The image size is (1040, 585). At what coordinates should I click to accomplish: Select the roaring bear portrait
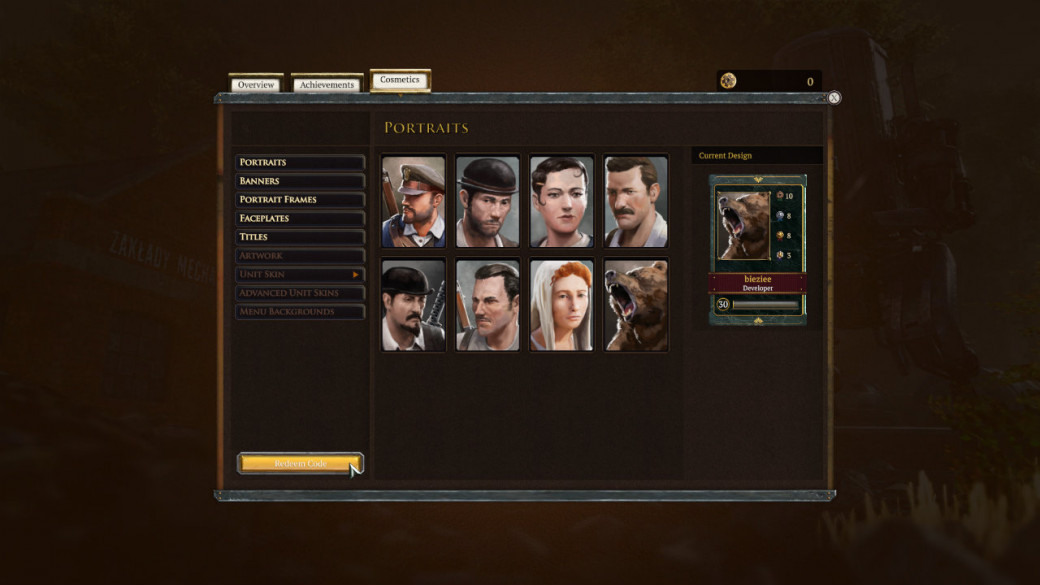click(636, 306)
